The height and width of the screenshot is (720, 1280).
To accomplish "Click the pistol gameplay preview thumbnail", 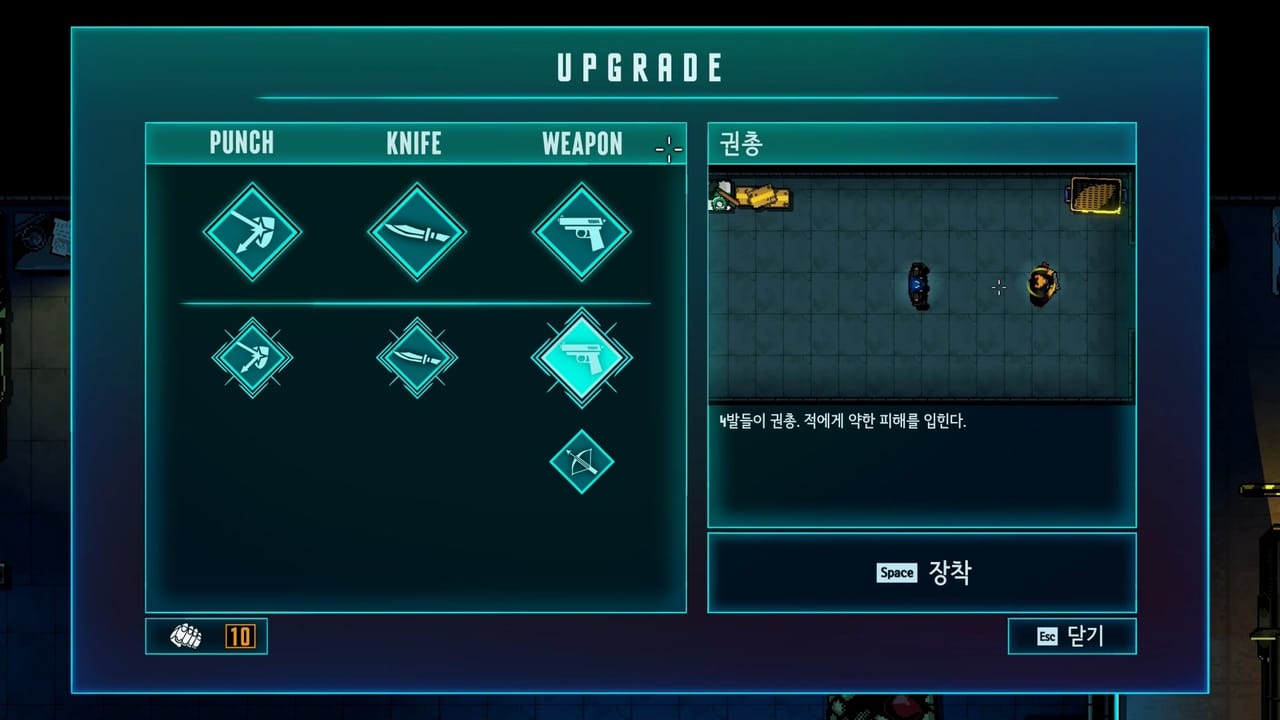I will [921, 284].
